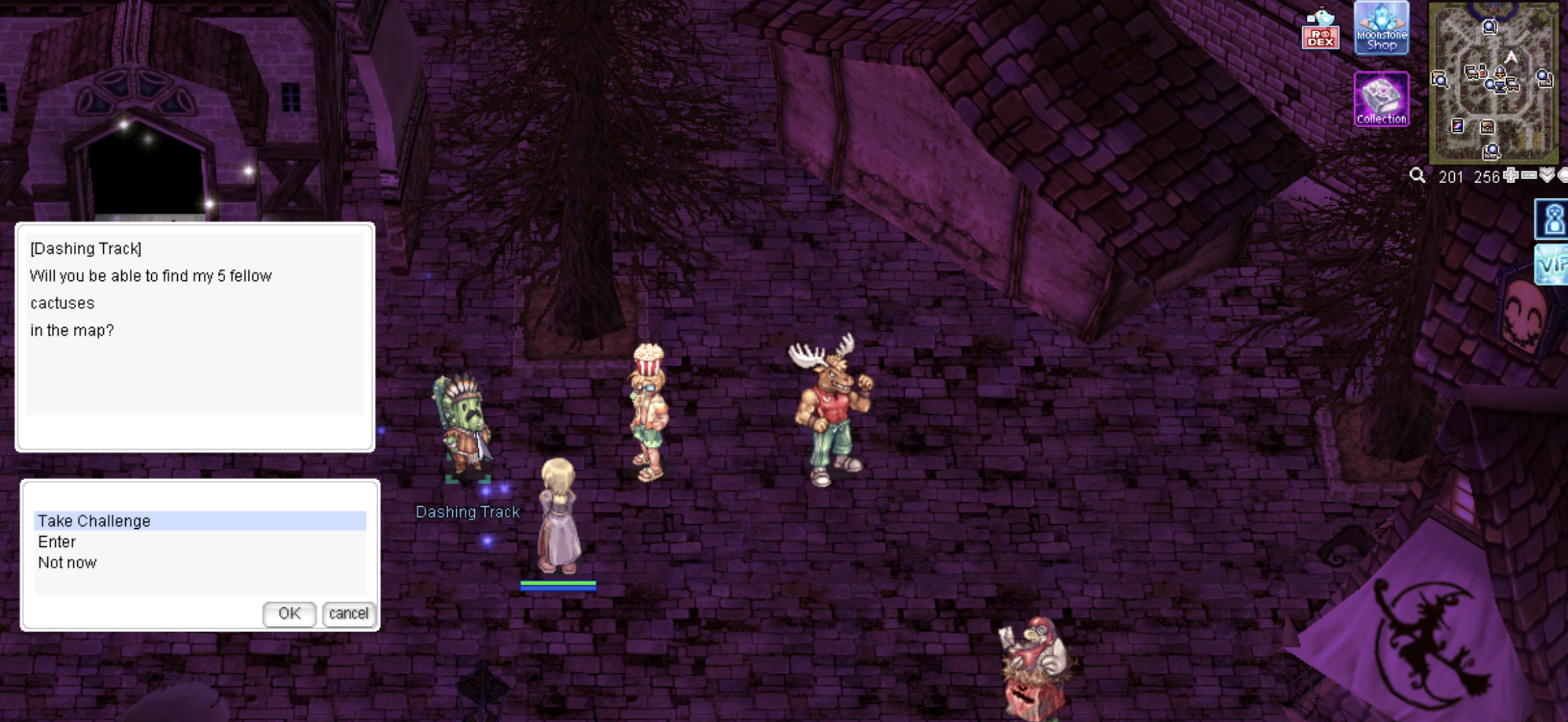Click the magnifier search icon below the minimap

click(x=1417, y=176)
